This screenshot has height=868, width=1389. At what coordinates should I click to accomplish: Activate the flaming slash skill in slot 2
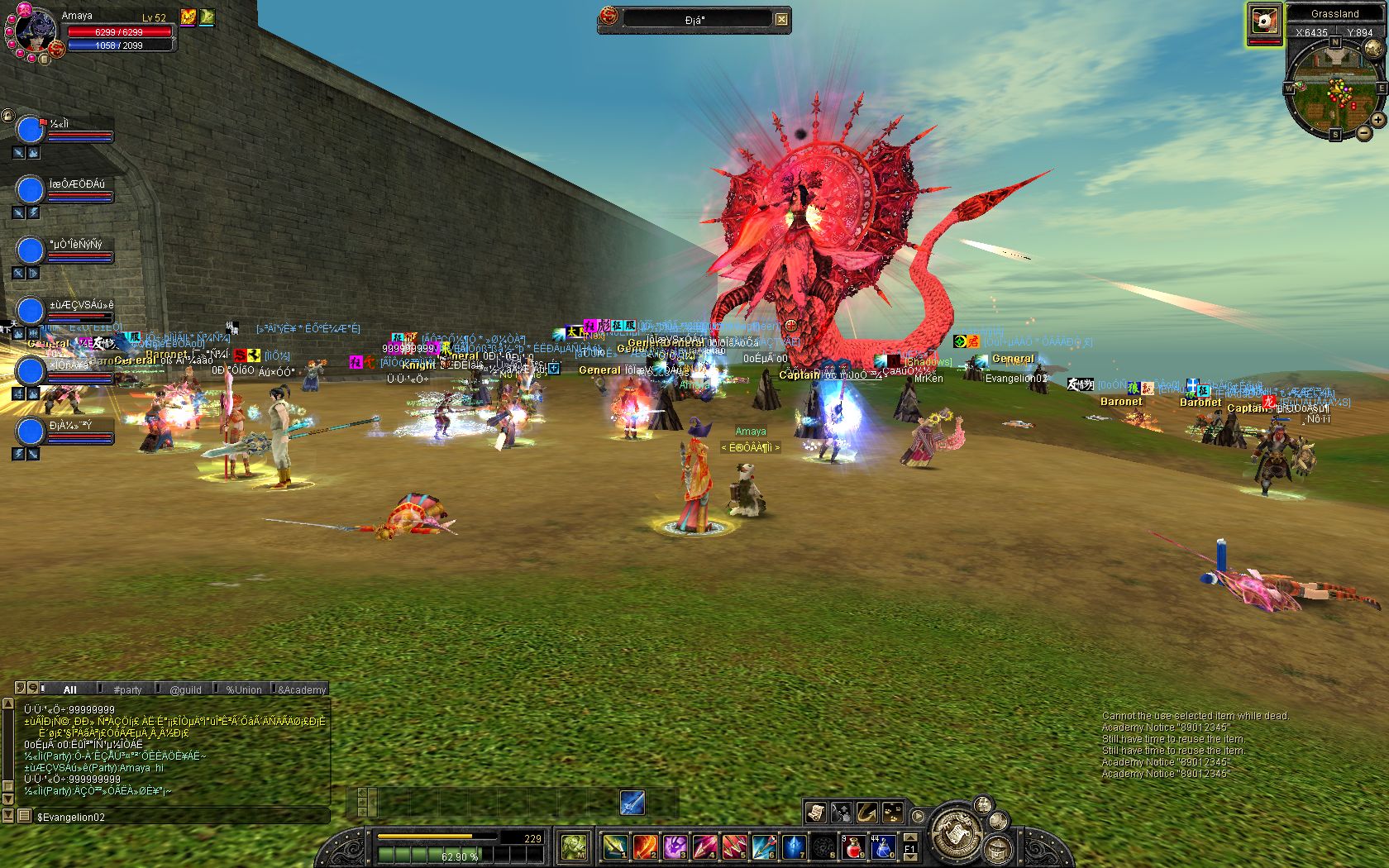pyautogui.click(x=644, y=847)
